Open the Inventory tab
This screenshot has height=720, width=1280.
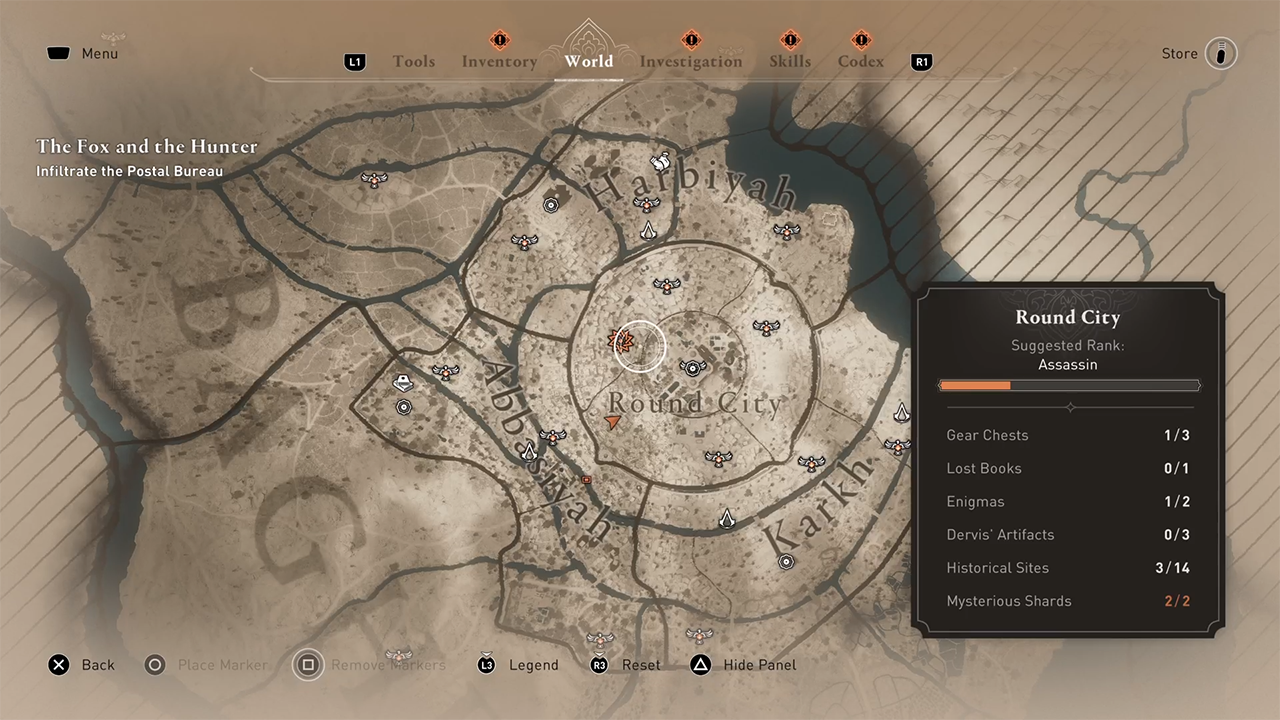tap(499, 62)
